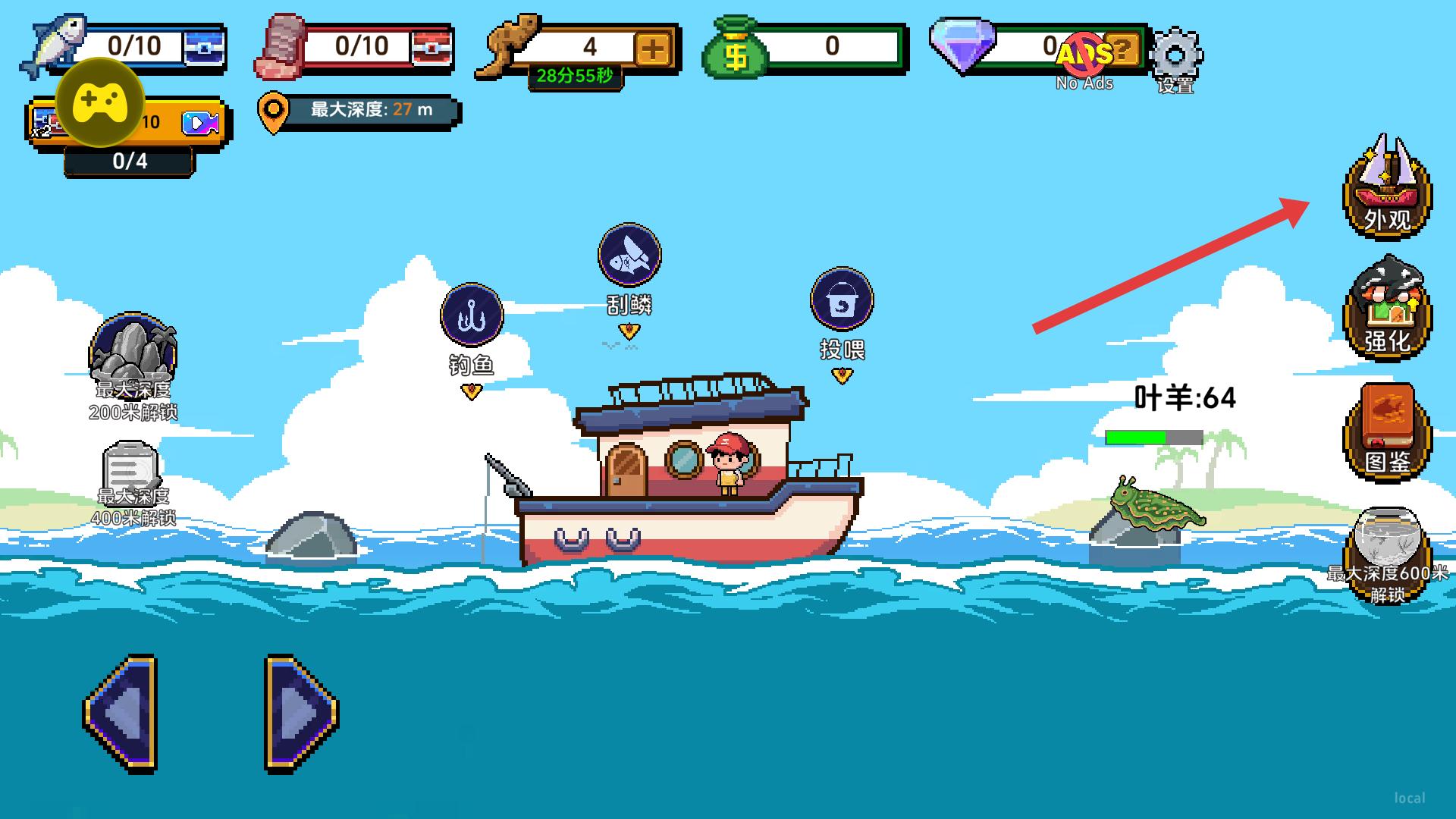Screen dimensions: 1456x819
Task: Add more bait with the plus button
Action: tap(653, 49)
